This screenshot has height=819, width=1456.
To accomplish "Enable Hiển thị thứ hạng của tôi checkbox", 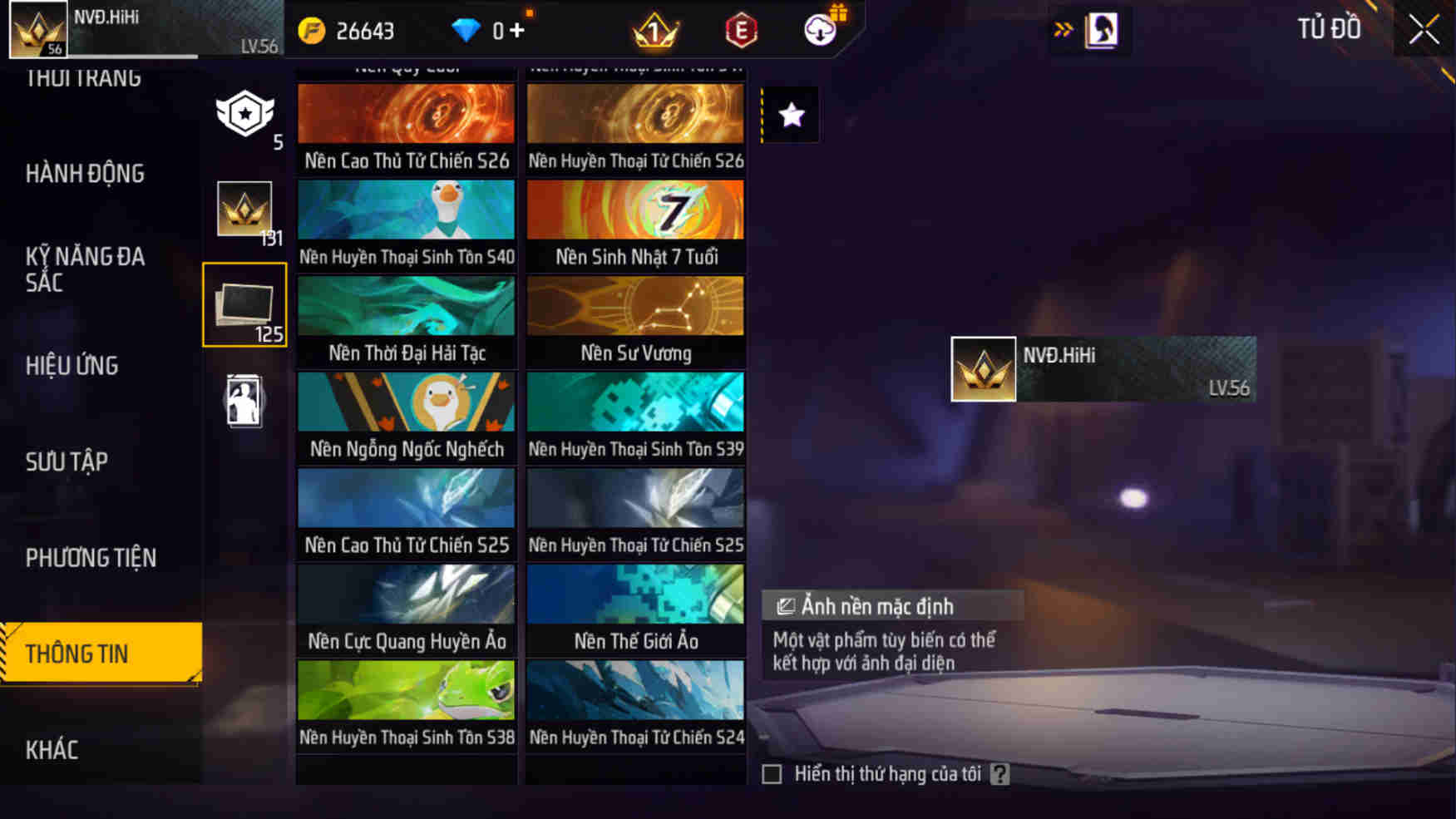I will click(x=772, y=773).
